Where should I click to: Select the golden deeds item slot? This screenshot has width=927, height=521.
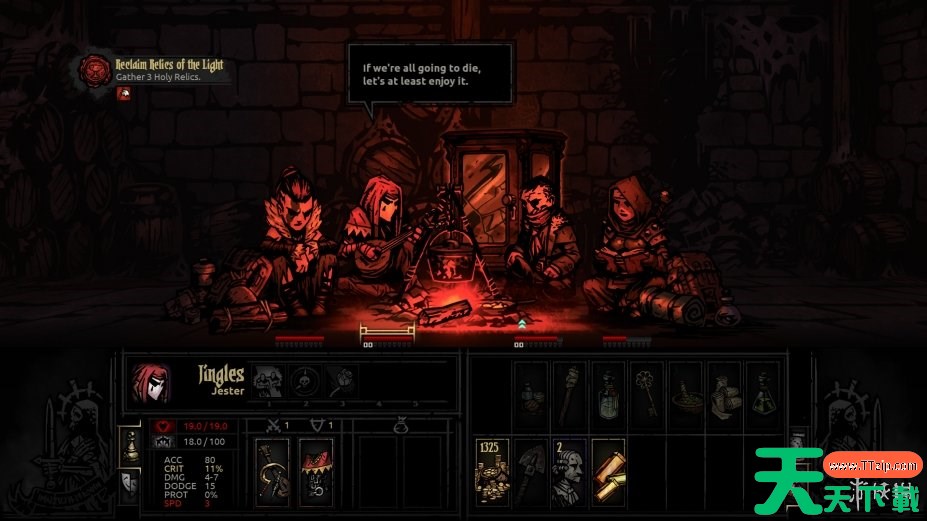tap(608, 468)
